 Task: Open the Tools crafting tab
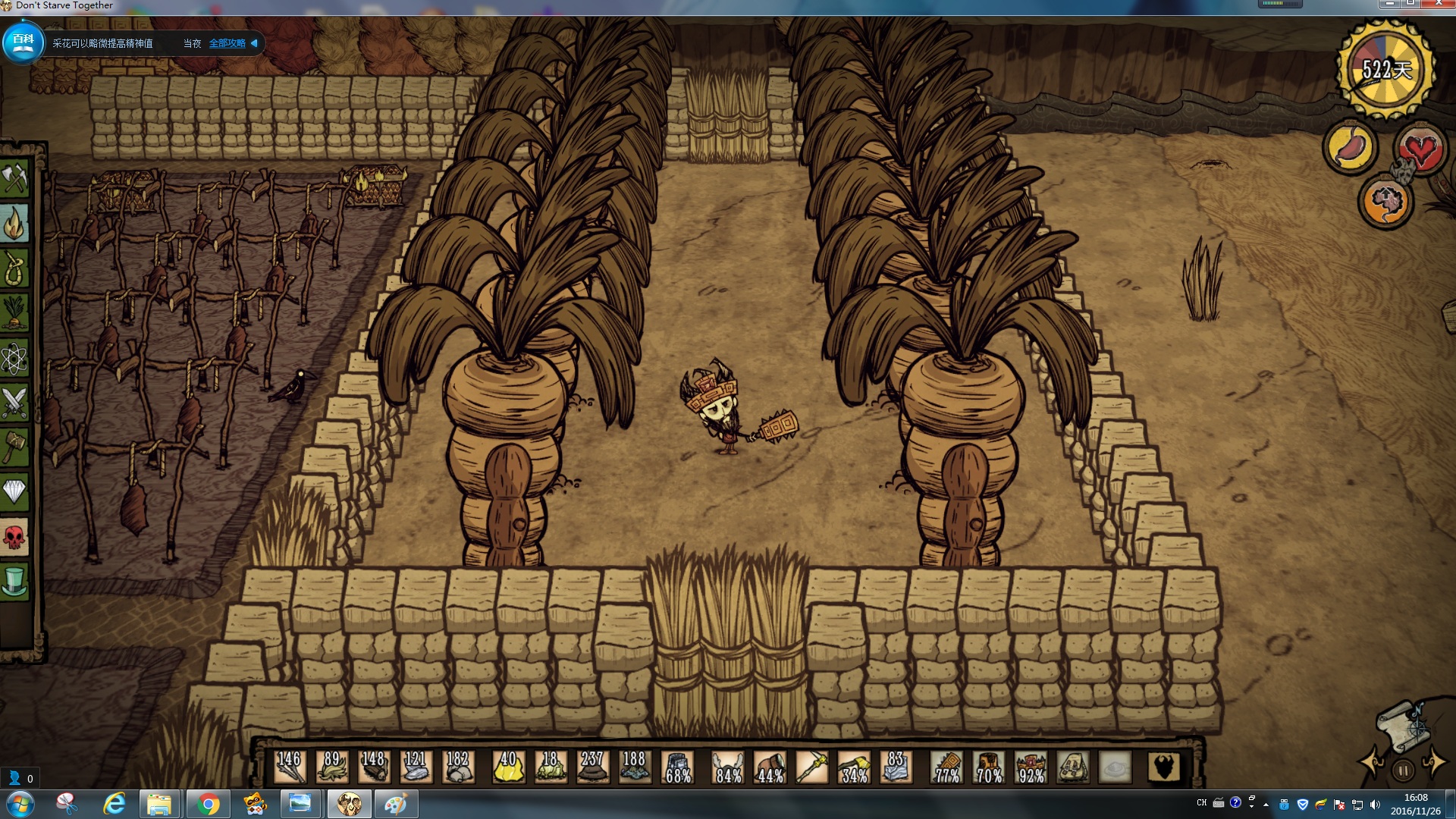coord(14,179)
